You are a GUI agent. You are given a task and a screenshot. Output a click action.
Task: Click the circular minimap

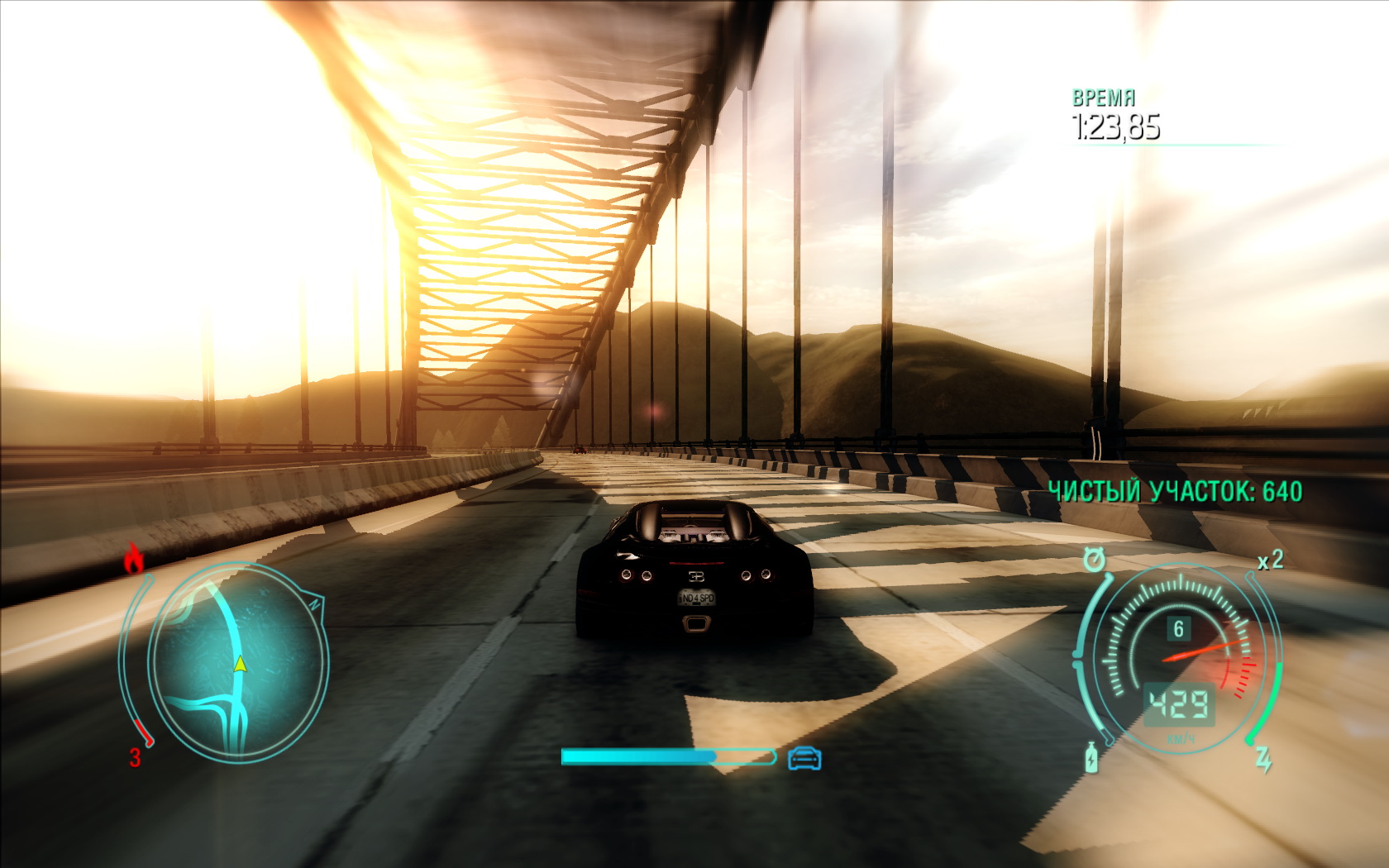pos(236,661)
